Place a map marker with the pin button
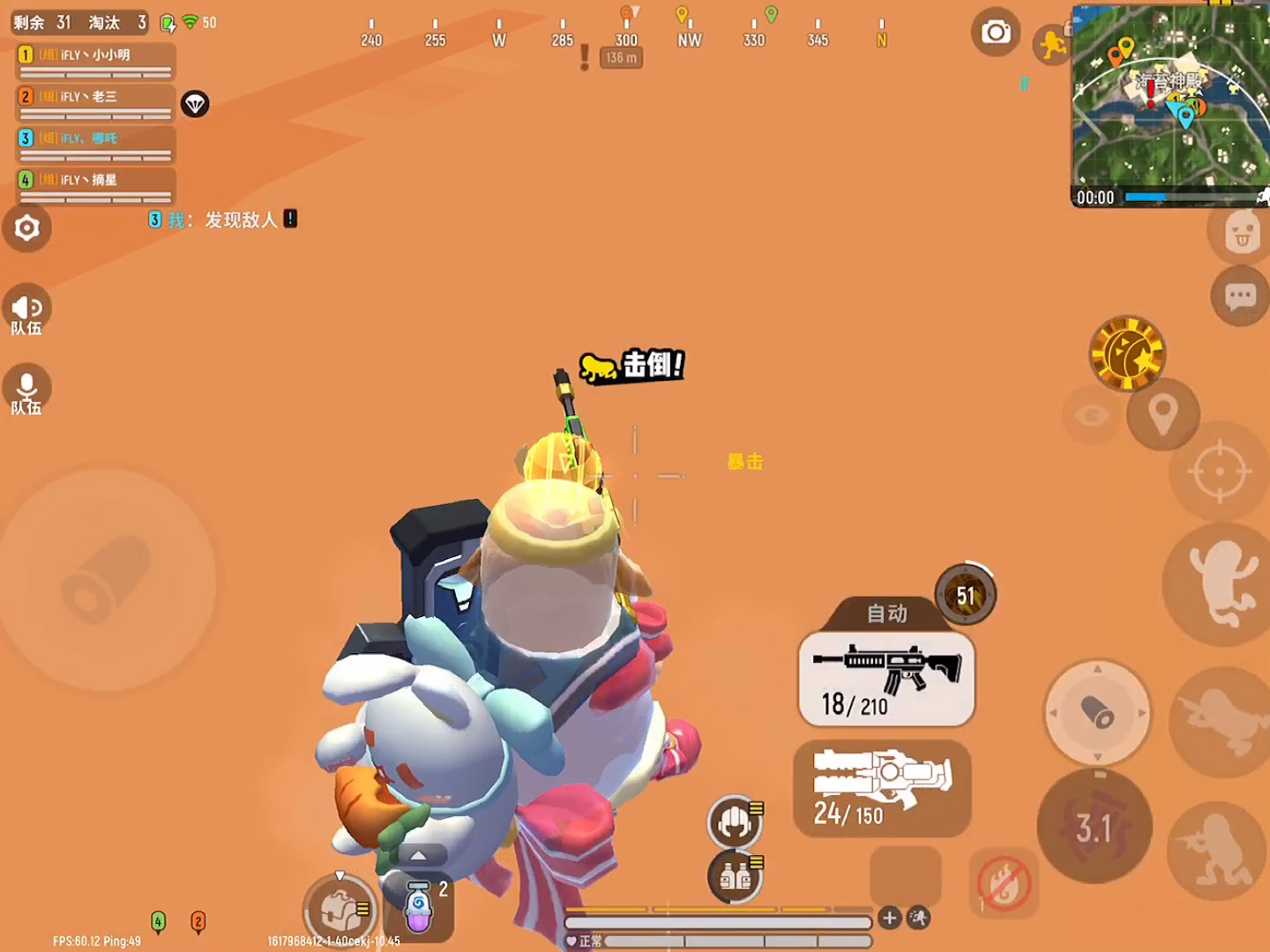Viewport: 1270px width, 952px height. pyautogui.click(x=1162, y=413)
